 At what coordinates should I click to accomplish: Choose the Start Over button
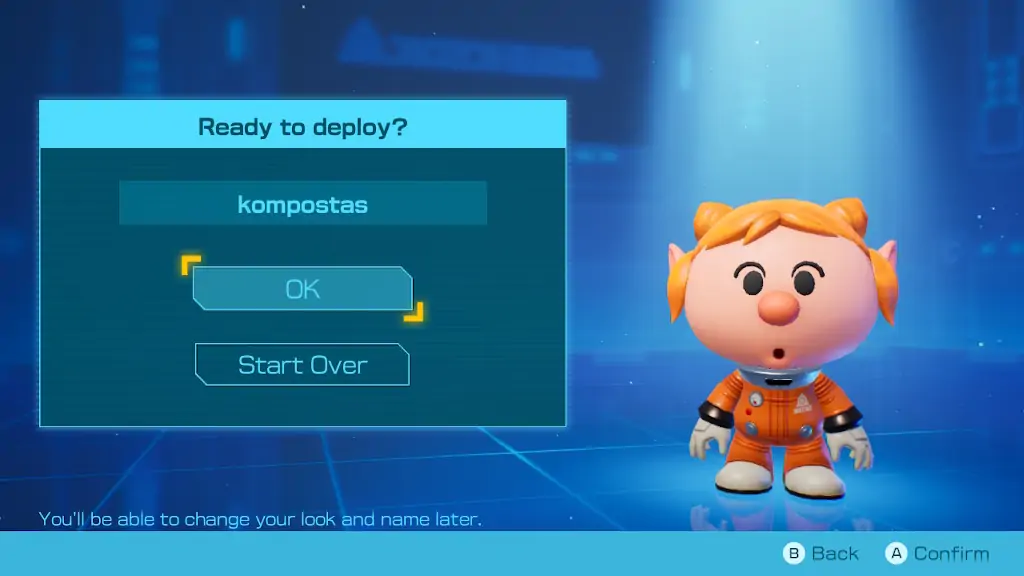302,365
